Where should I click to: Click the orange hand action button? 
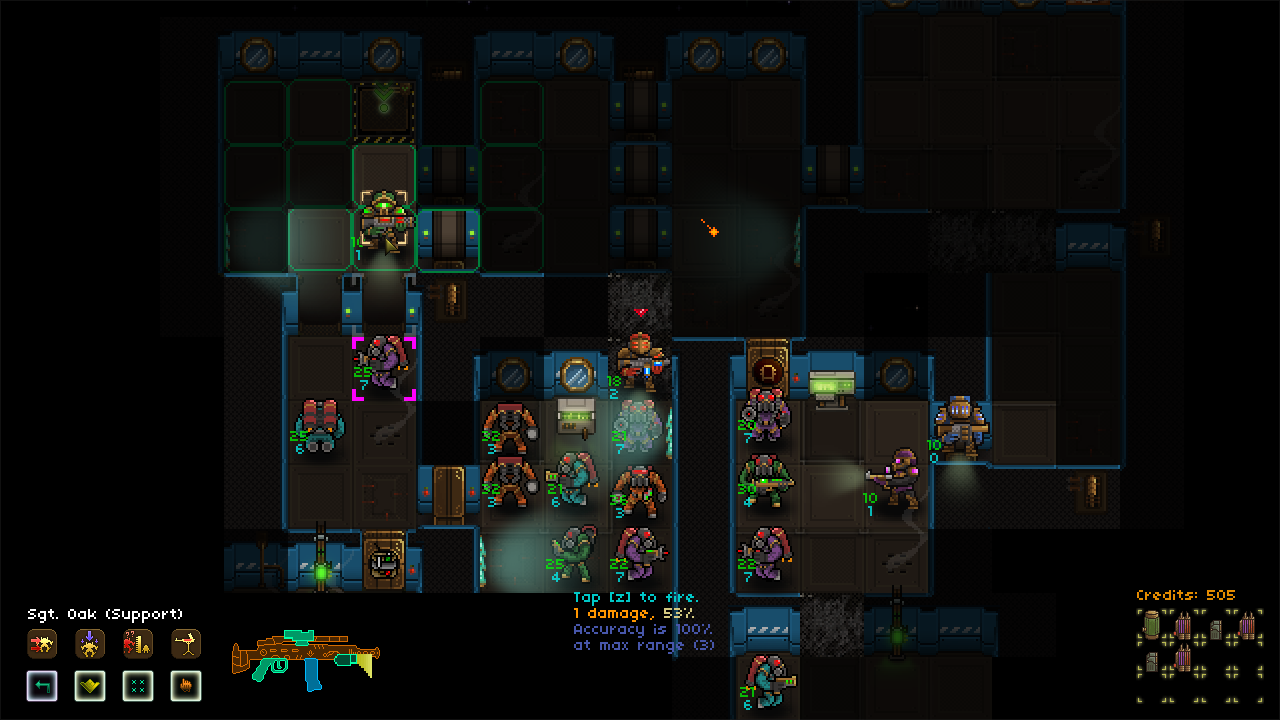click(x=186, y=686)
